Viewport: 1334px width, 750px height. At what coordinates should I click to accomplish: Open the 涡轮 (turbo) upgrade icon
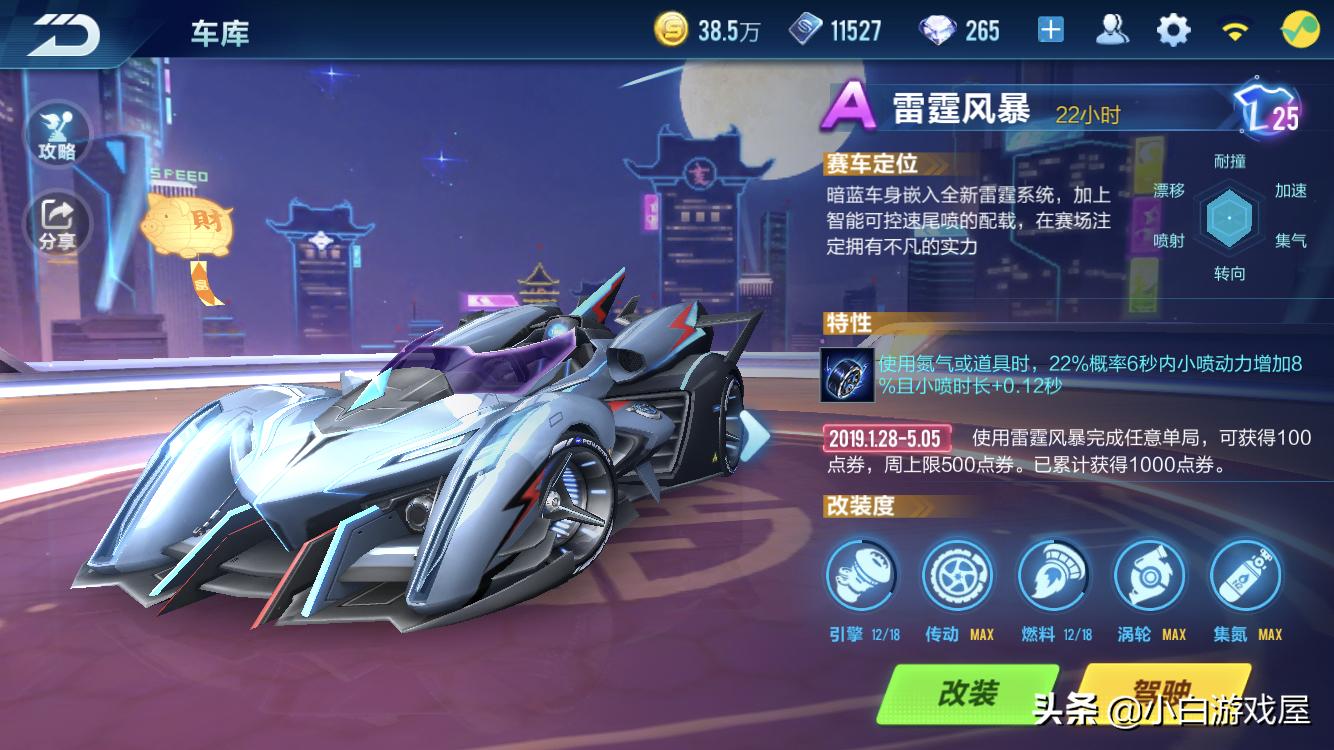point(1148,576)
